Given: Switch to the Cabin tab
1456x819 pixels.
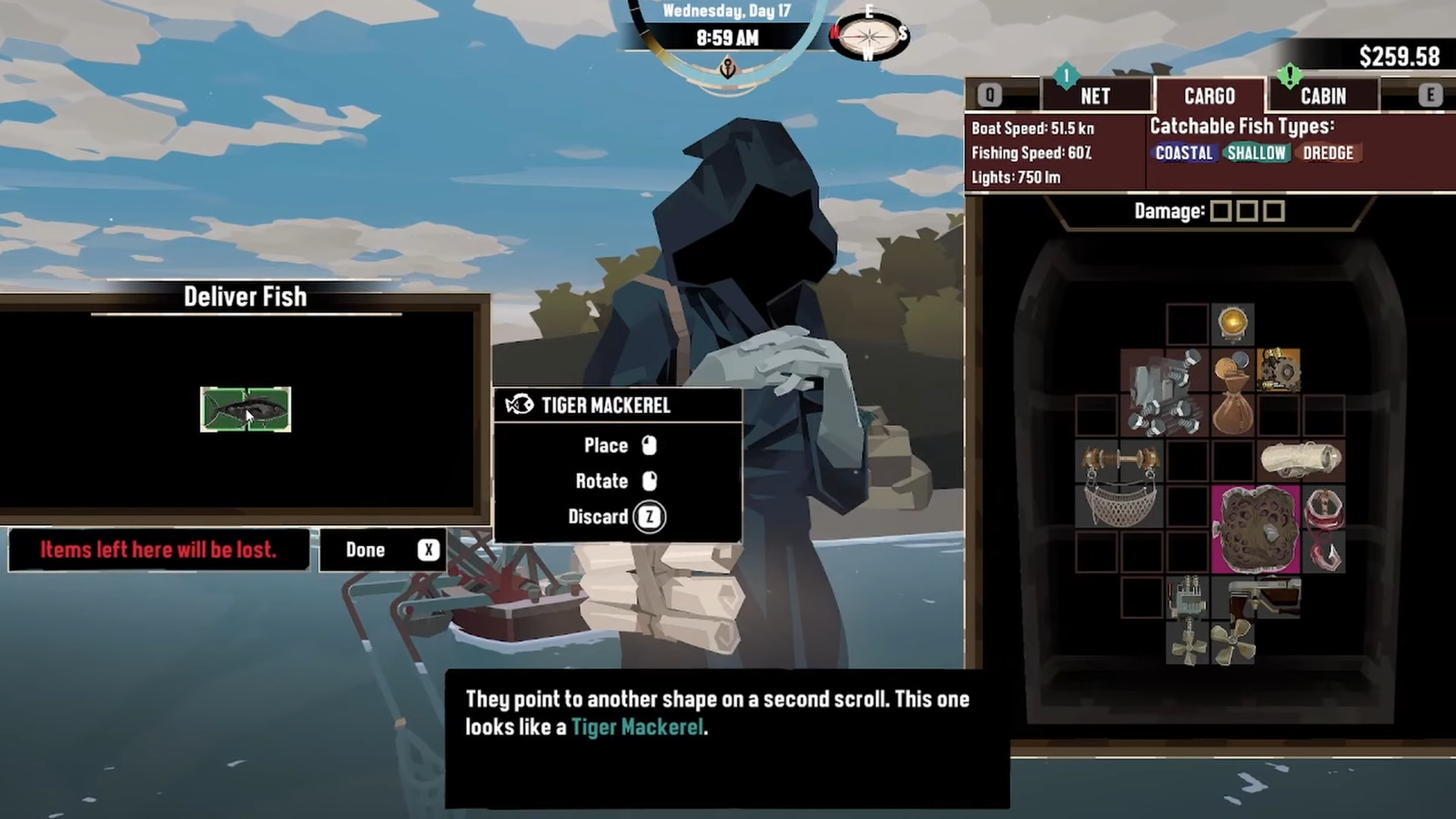Looking at the screenshot, I should [1322, 96].
